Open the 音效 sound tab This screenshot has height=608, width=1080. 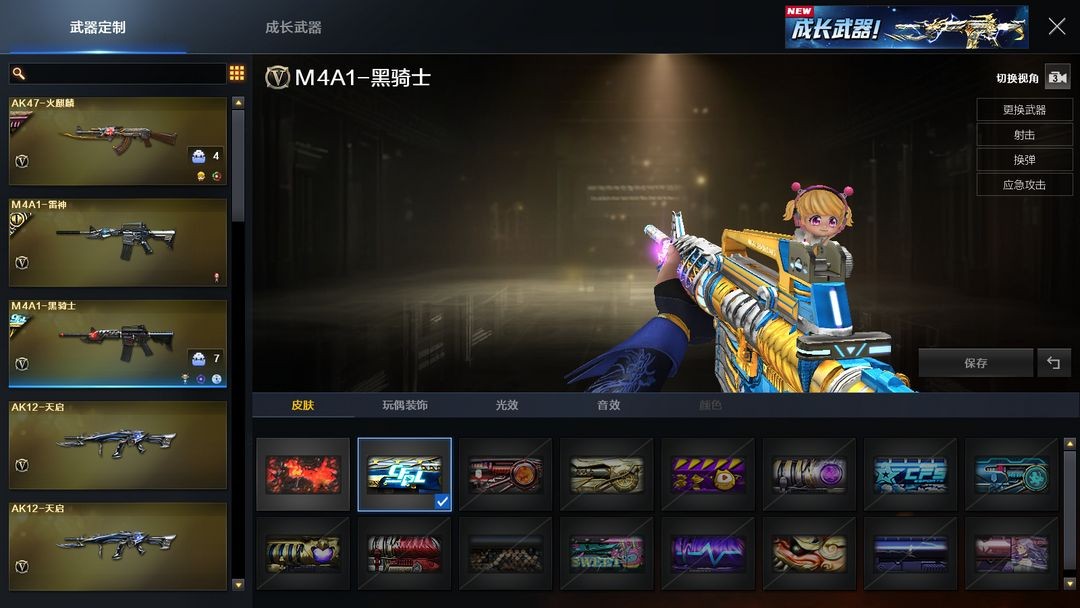608,405
